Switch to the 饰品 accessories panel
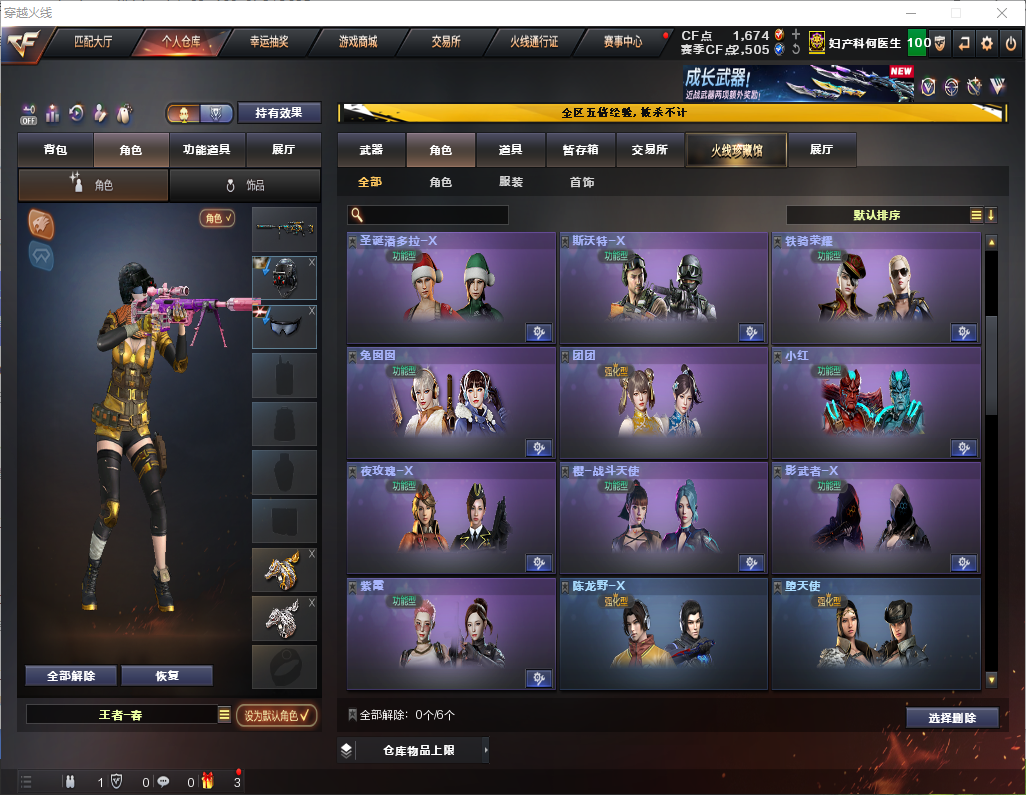The image size is (1026, 795). click(245, 185)
